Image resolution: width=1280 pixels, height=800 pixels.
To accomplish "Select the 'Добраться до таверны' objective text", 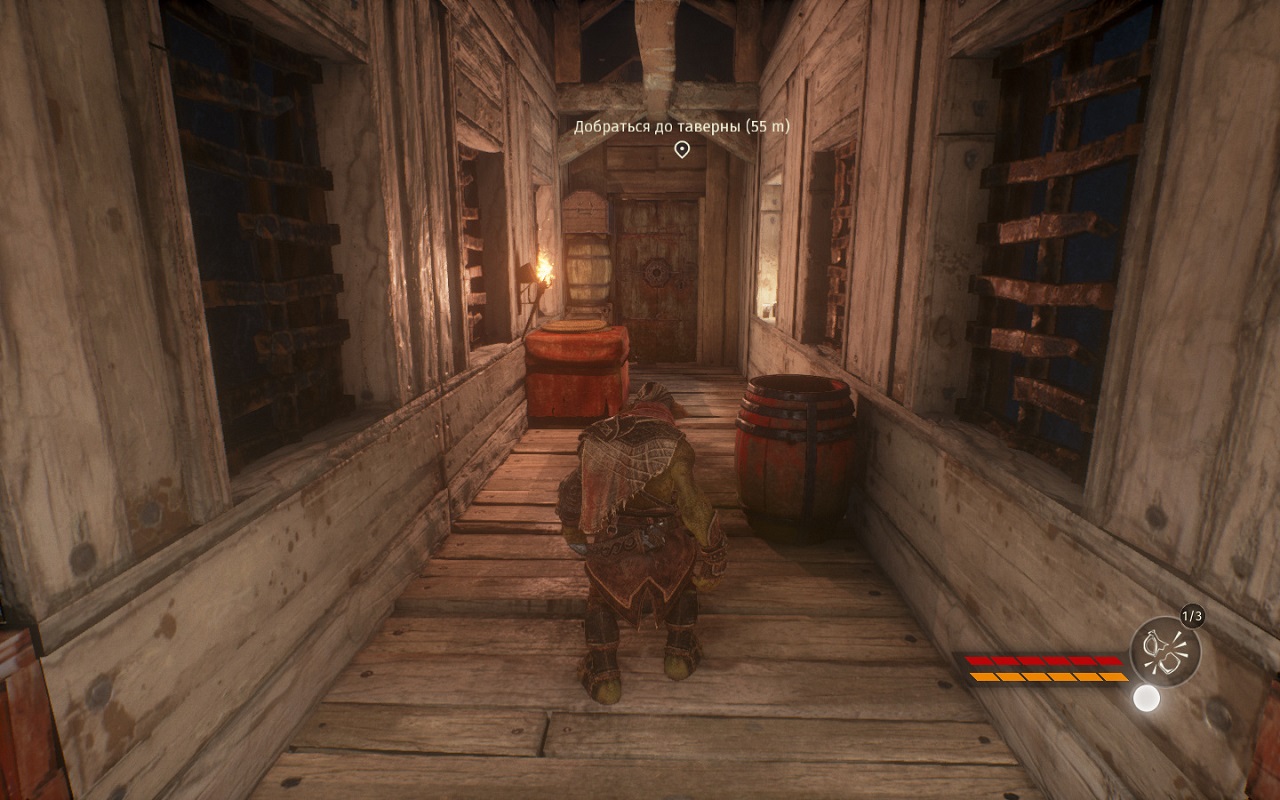I will coord(681,126).
